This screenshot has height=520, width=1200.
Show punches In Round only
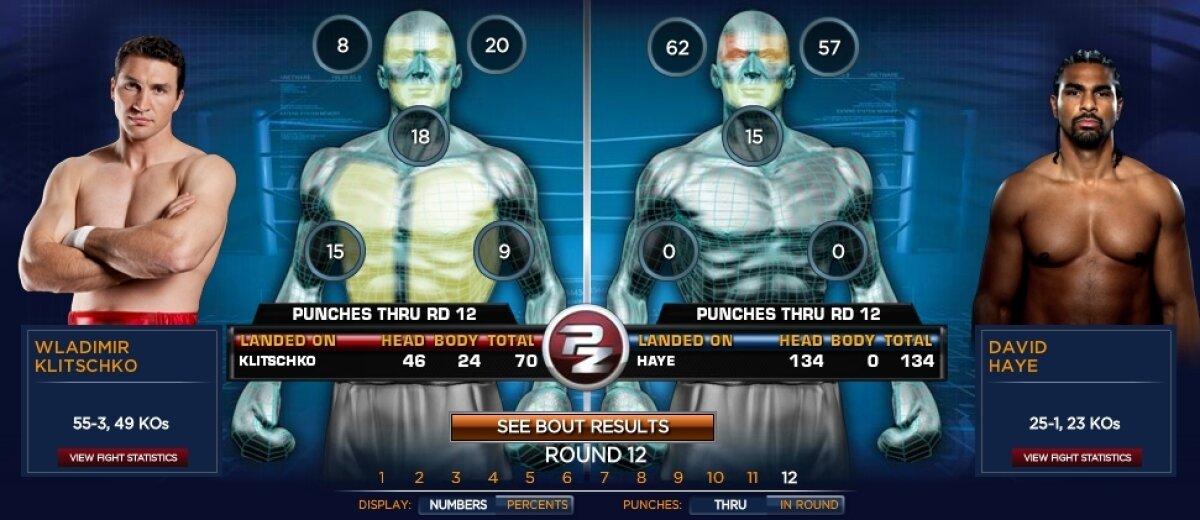point(808,505)
